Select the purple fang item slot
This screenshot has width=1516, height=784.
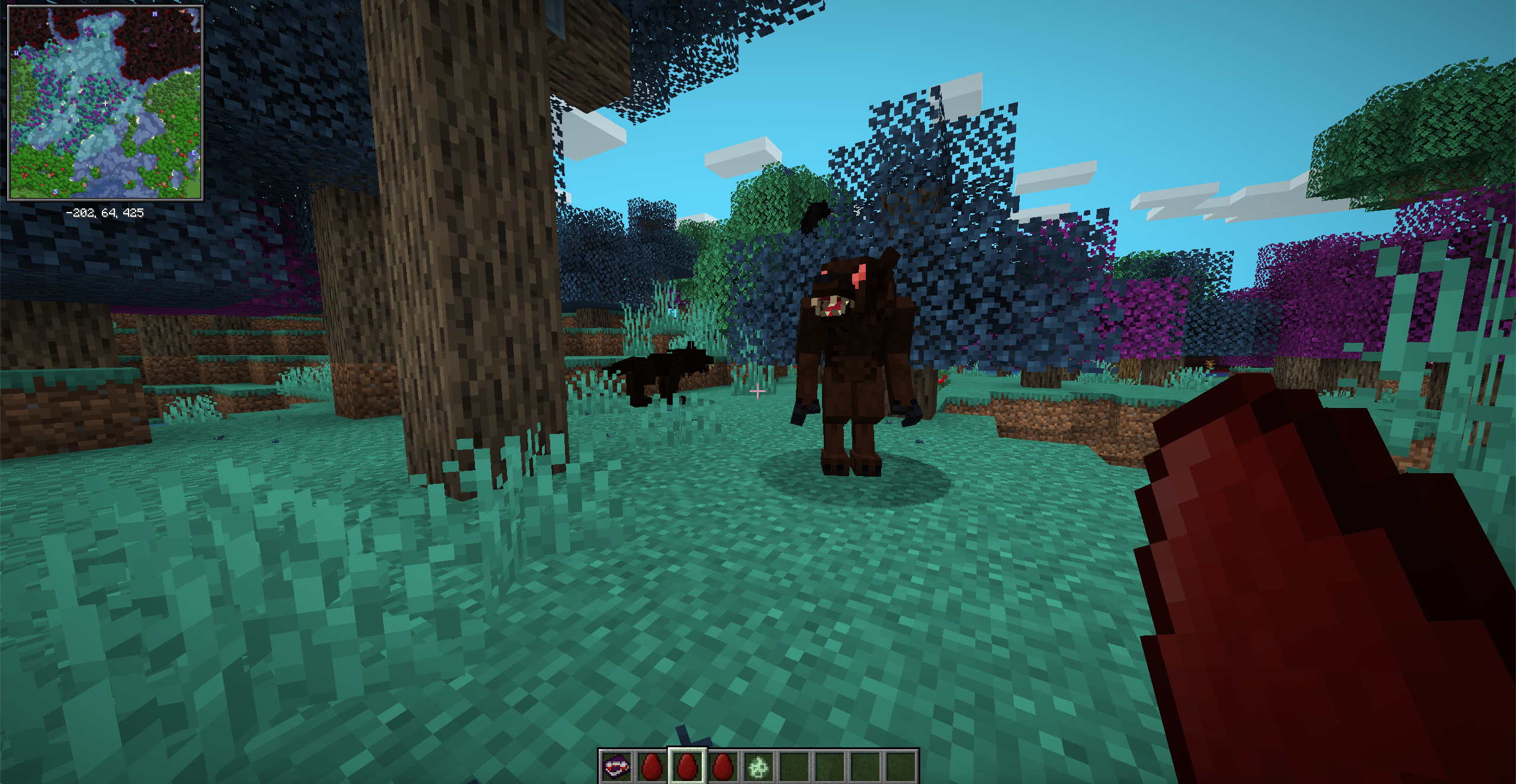(616, 767)
